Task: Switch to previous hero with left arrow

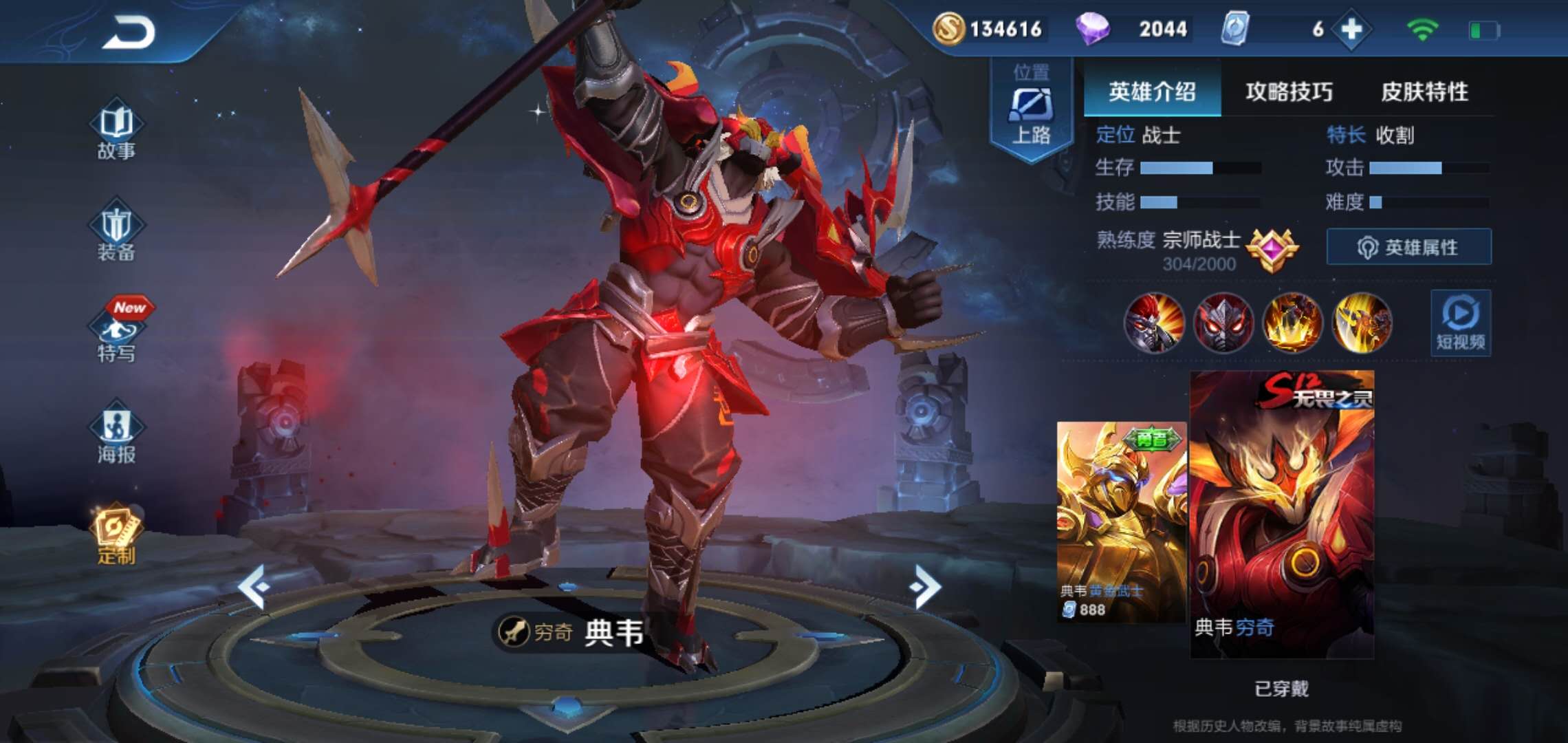Action: [x=253, y=586]
